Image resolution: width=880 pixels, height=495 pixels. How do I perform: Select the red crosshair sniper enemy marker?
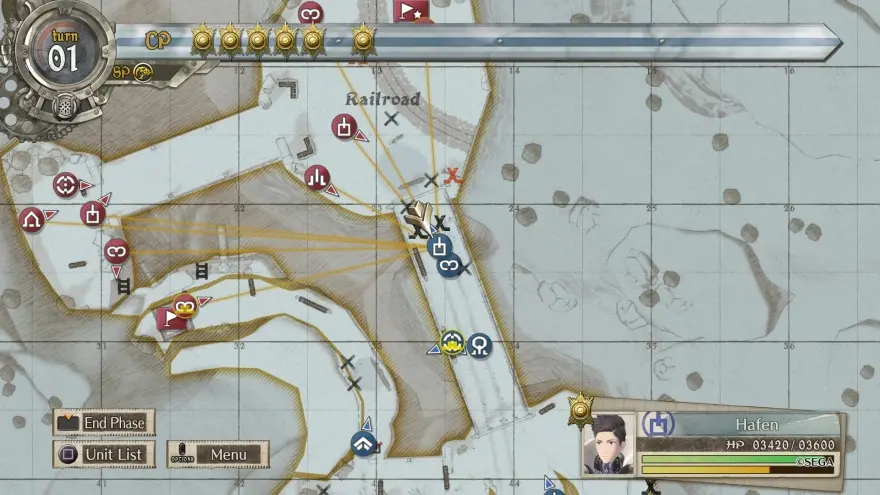[x=66, y=185]
